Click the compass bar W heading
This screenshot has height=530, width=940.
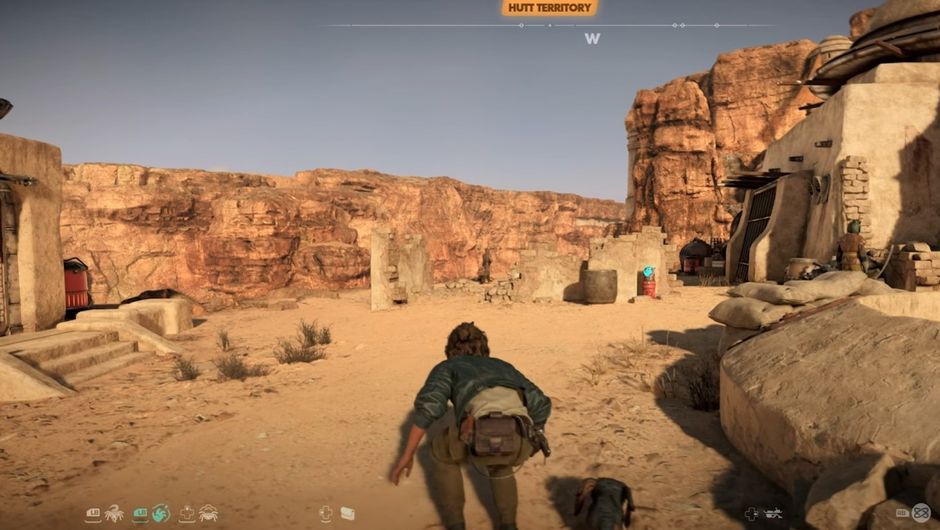tap(593, 39)
